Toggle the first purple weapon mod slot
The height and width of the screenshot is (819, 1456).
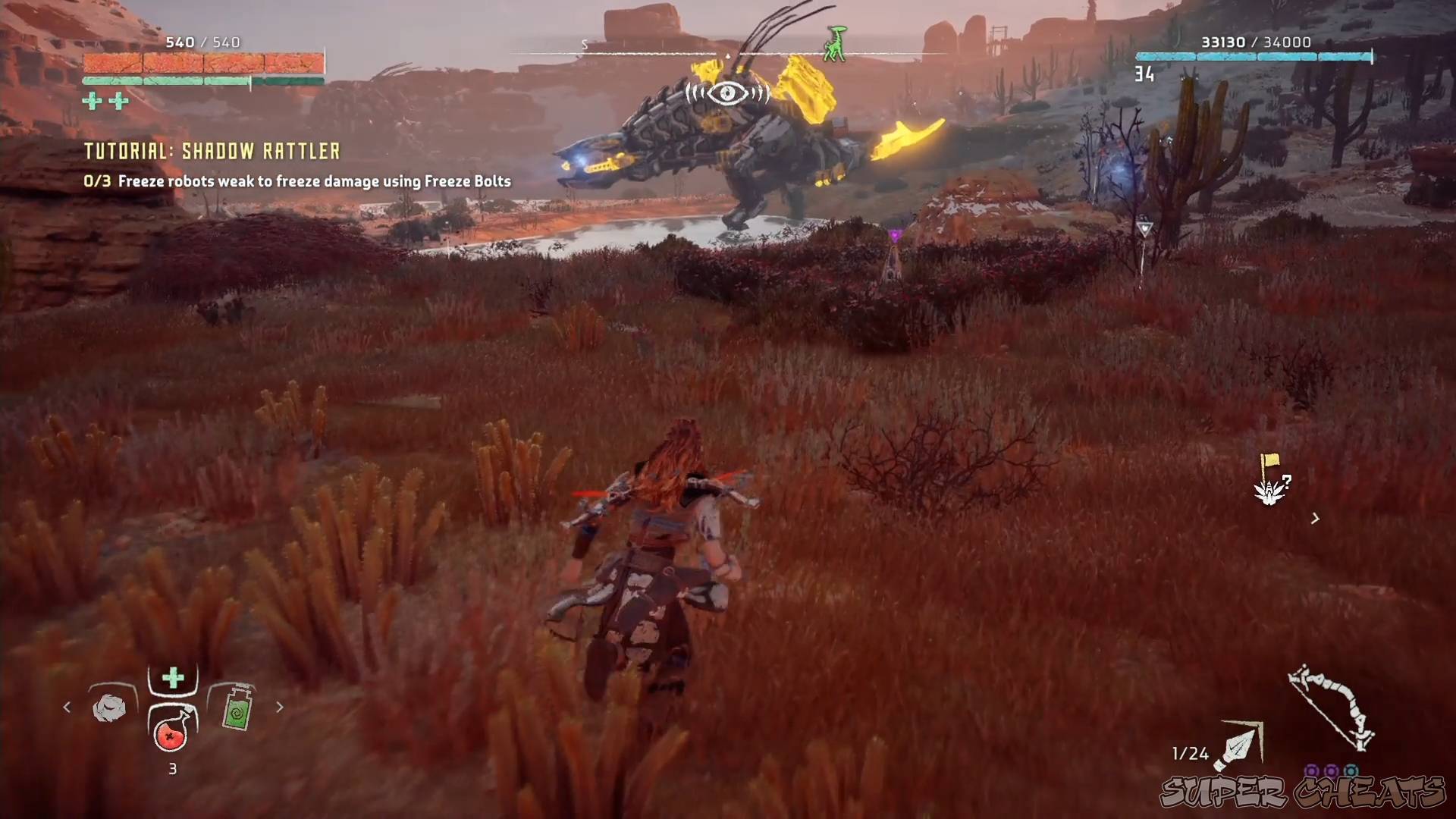[1310, 769]
